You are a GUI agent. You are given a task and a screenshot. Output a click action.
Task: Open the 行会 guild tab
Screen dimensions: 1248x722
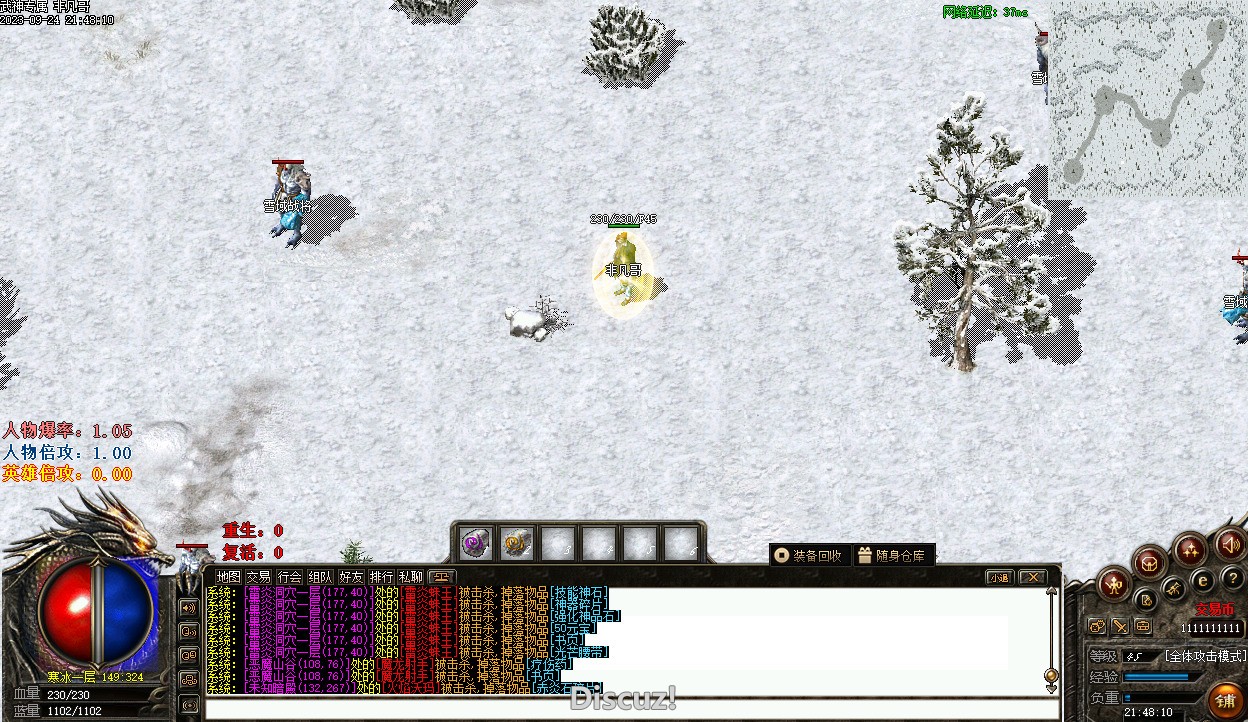tap(290, 577)
